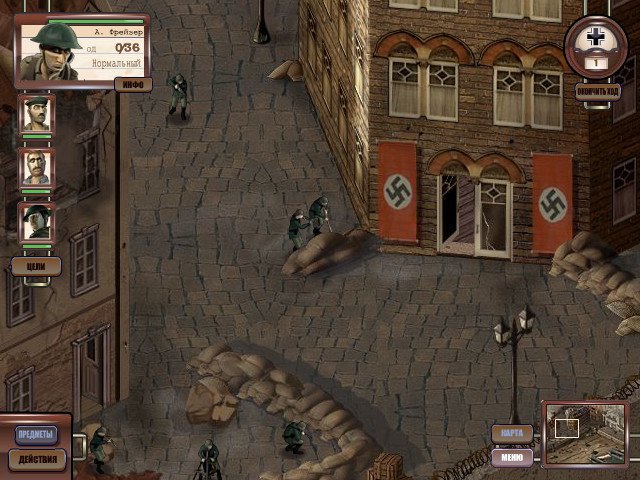
Task: Open the МЕНЮ game menu
Action: [x=512, y=458]
